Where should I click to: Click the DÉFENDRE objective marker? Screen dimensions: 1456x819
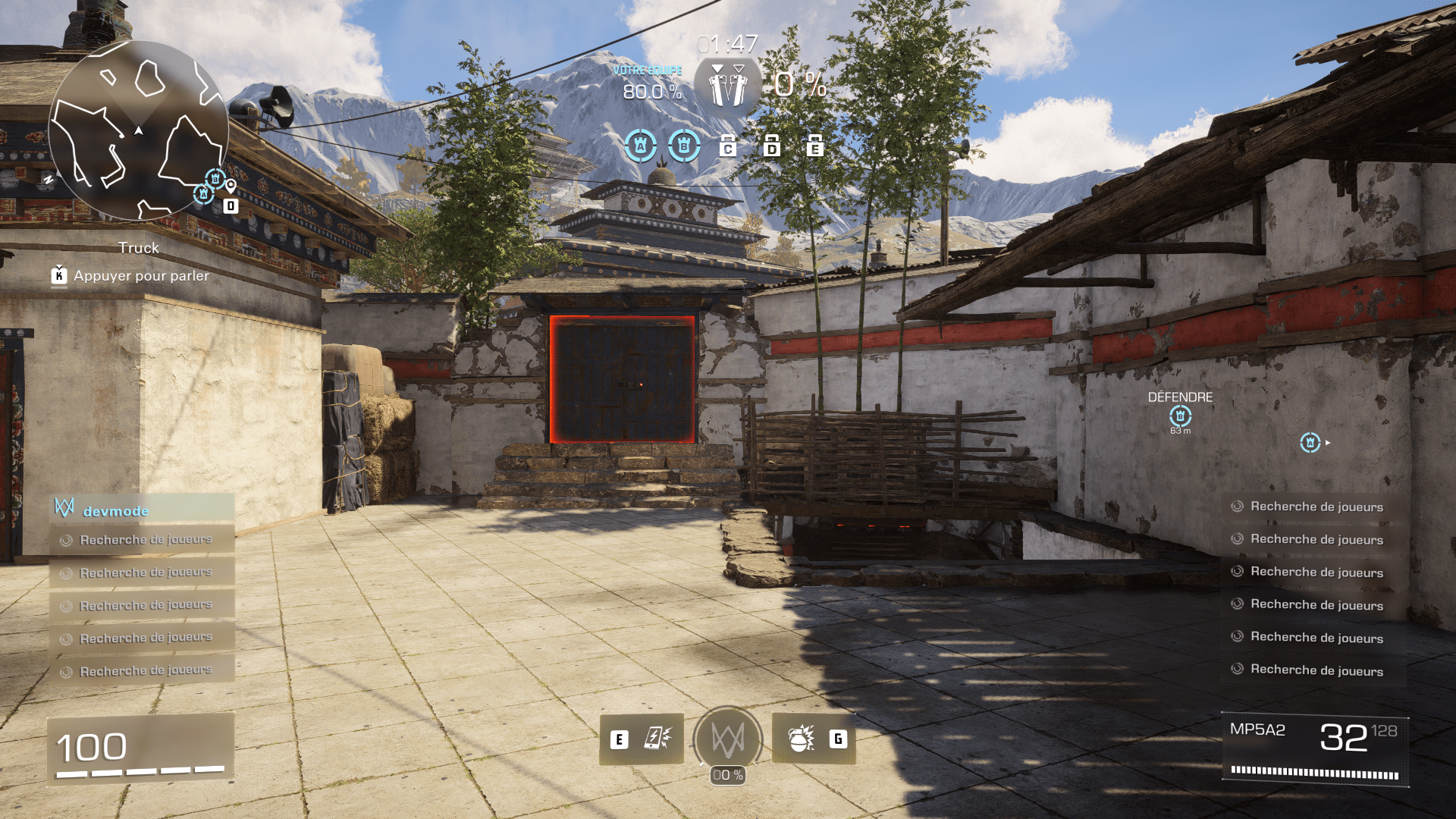[1180, 416]
